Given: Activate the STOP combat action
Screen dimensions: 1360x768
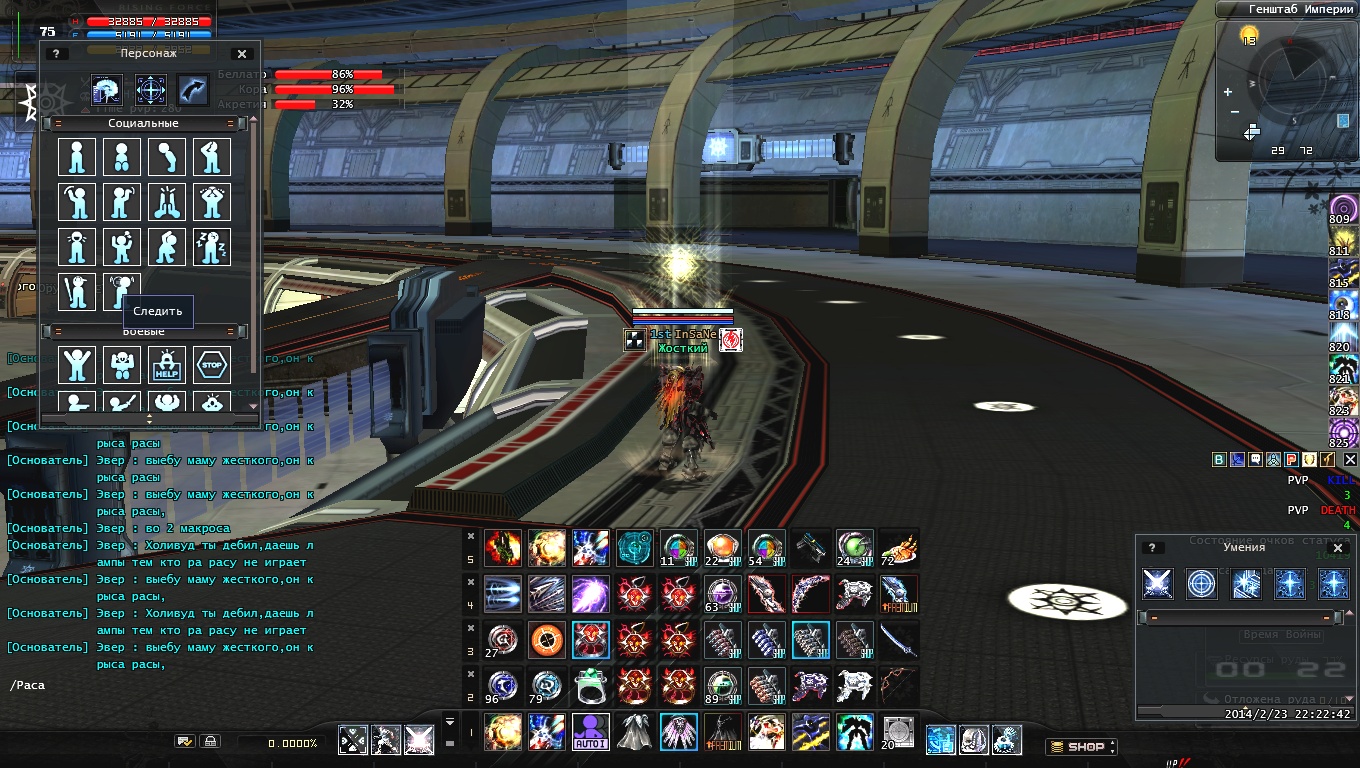Looking at the screenshot, I should 212,365.
